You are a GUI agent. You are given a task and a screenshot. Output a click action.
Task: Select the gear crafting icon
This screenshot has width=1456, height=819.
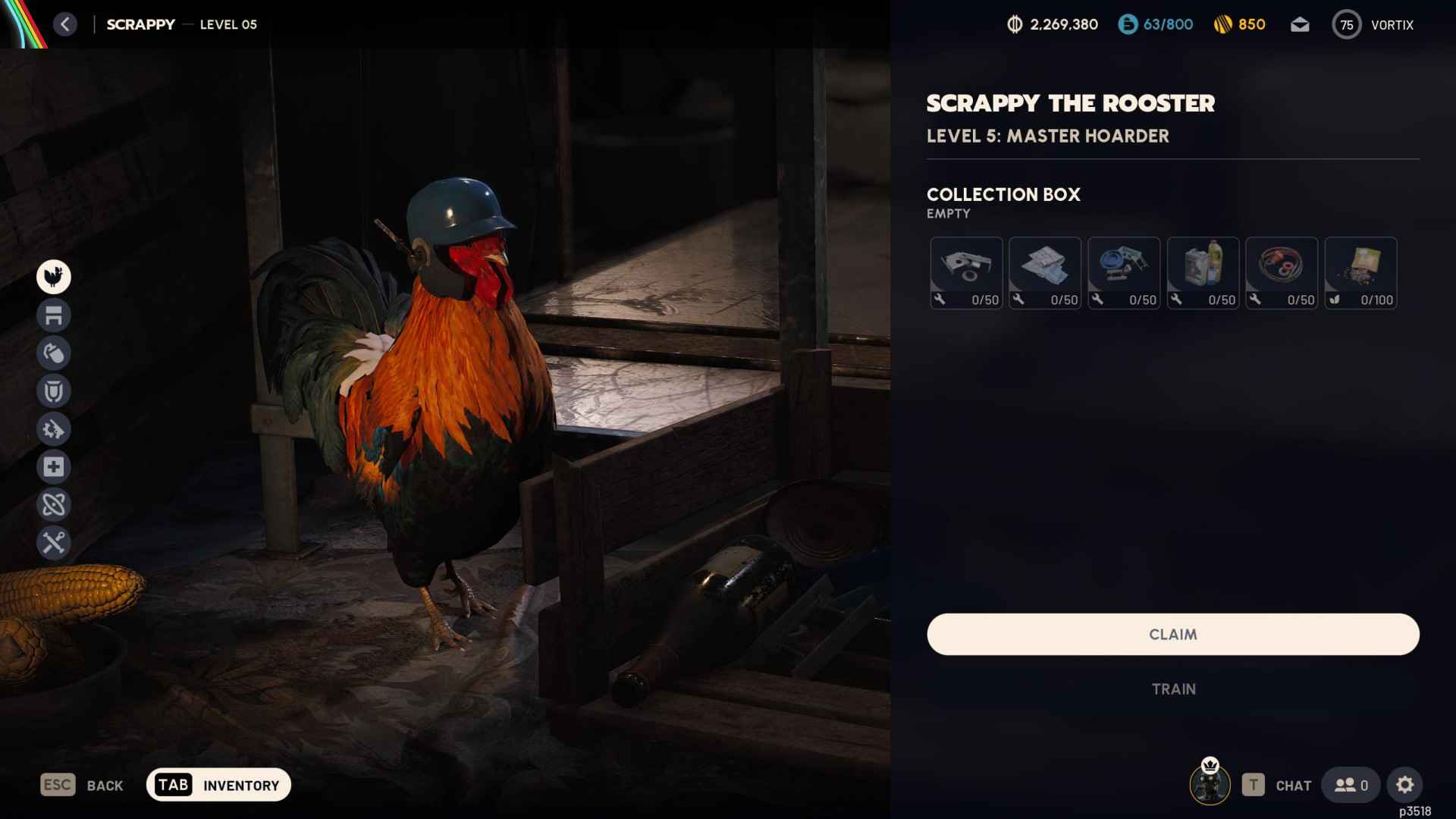[52, 429]
